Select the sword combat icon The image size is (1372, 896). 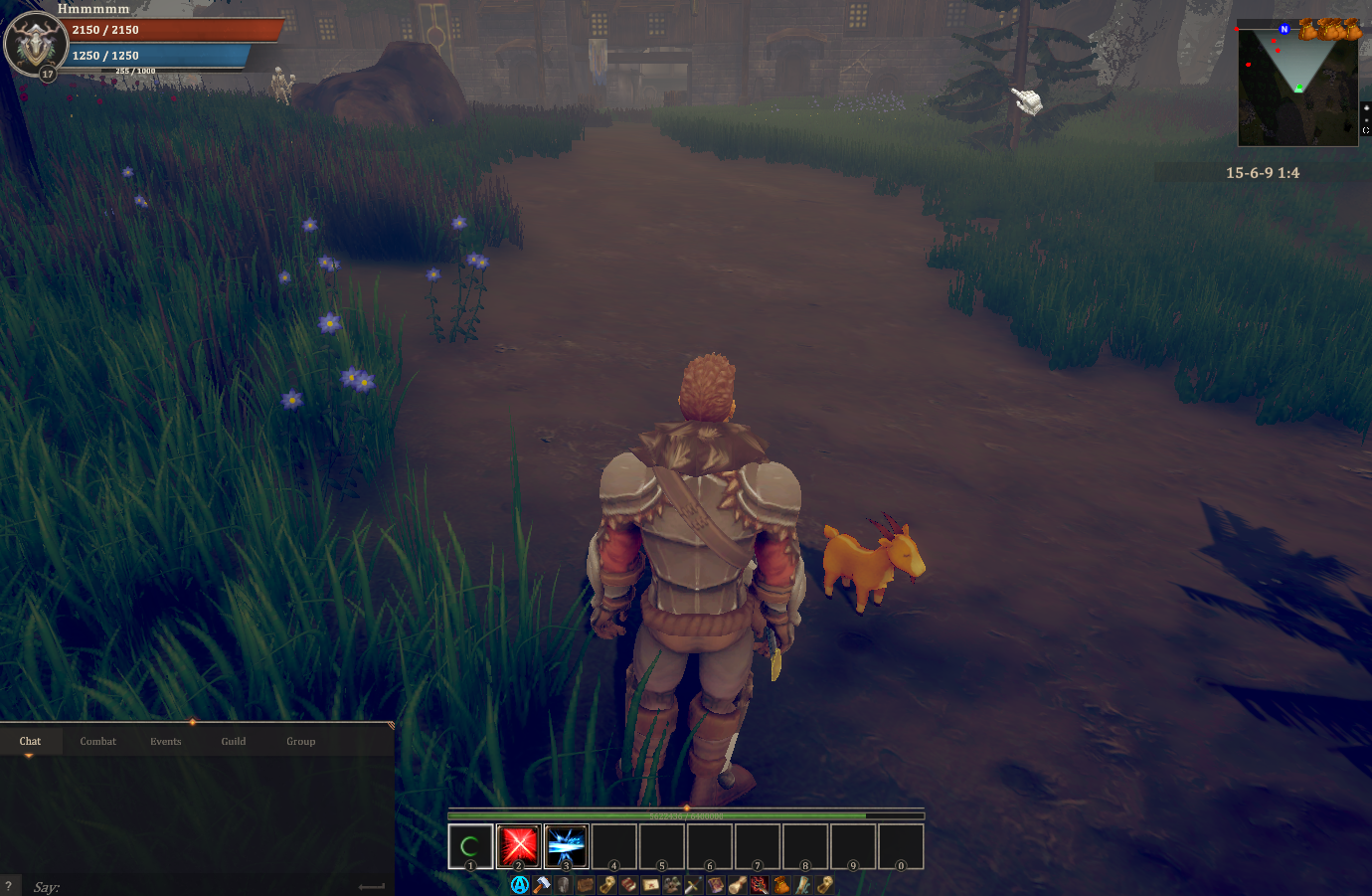point(692,884)
